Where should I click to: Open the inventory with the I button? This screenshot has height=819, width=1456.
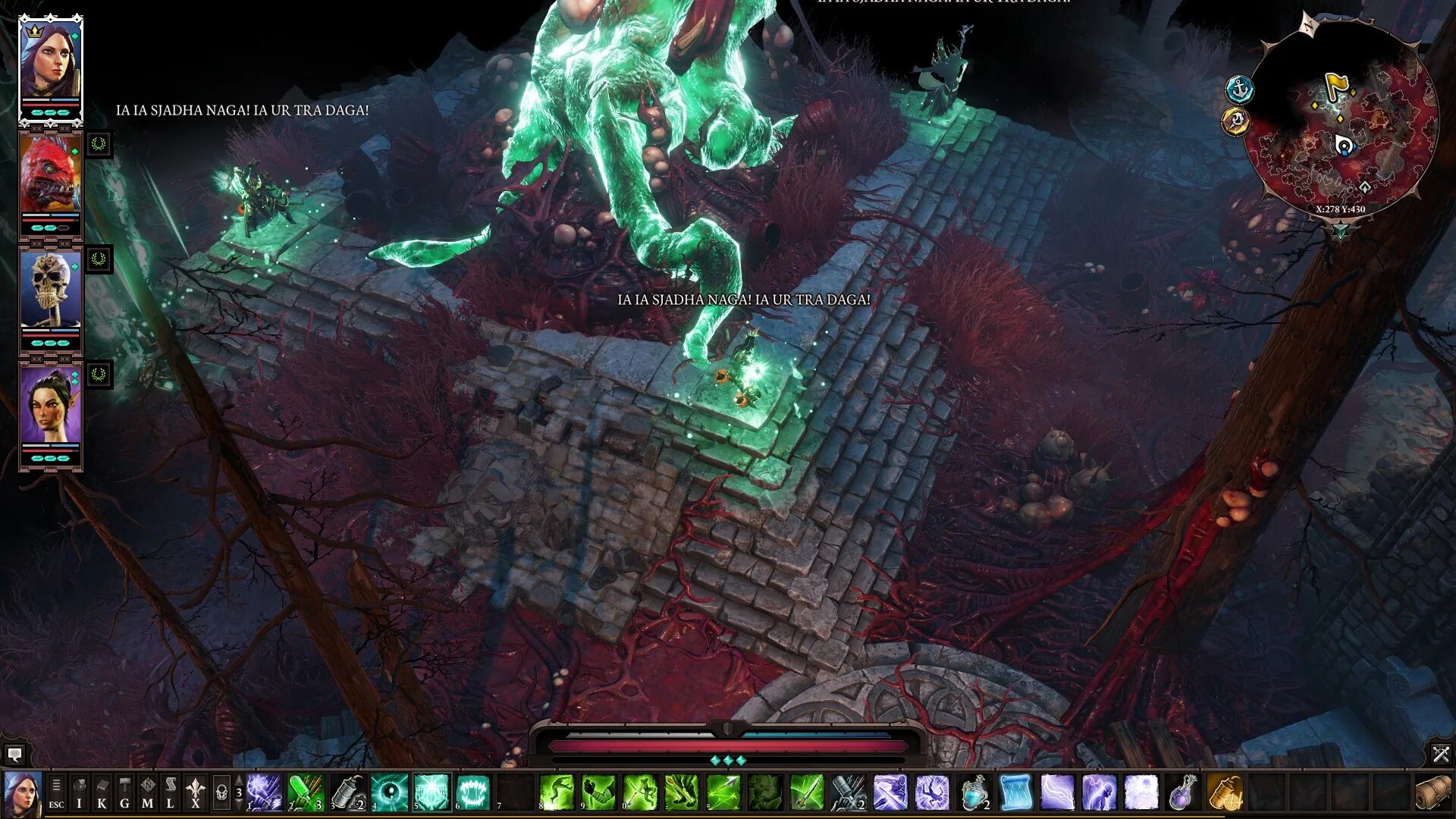tap(79, 793)
